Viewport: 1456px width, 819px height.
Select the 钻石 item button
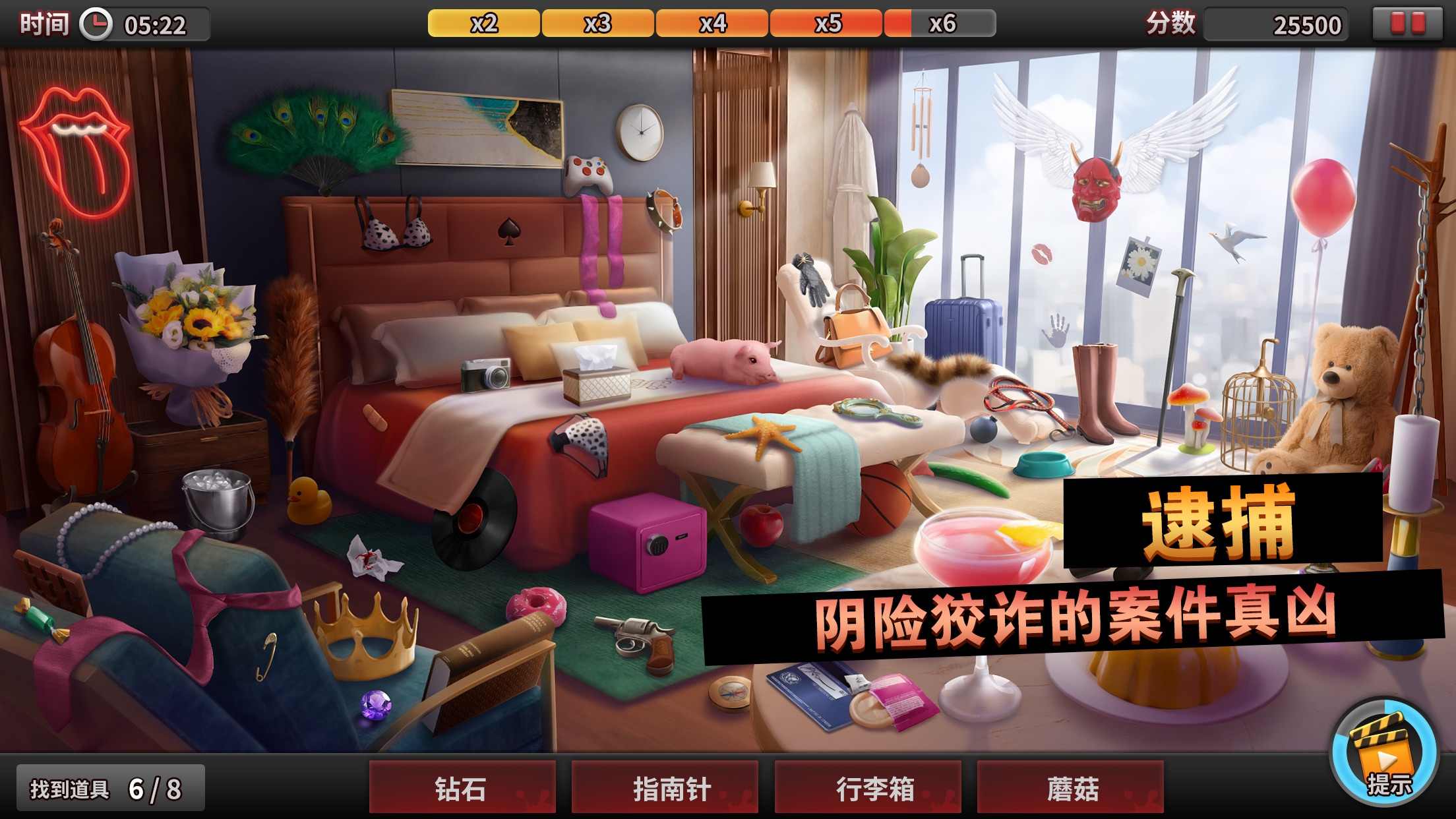coord(462,787)
